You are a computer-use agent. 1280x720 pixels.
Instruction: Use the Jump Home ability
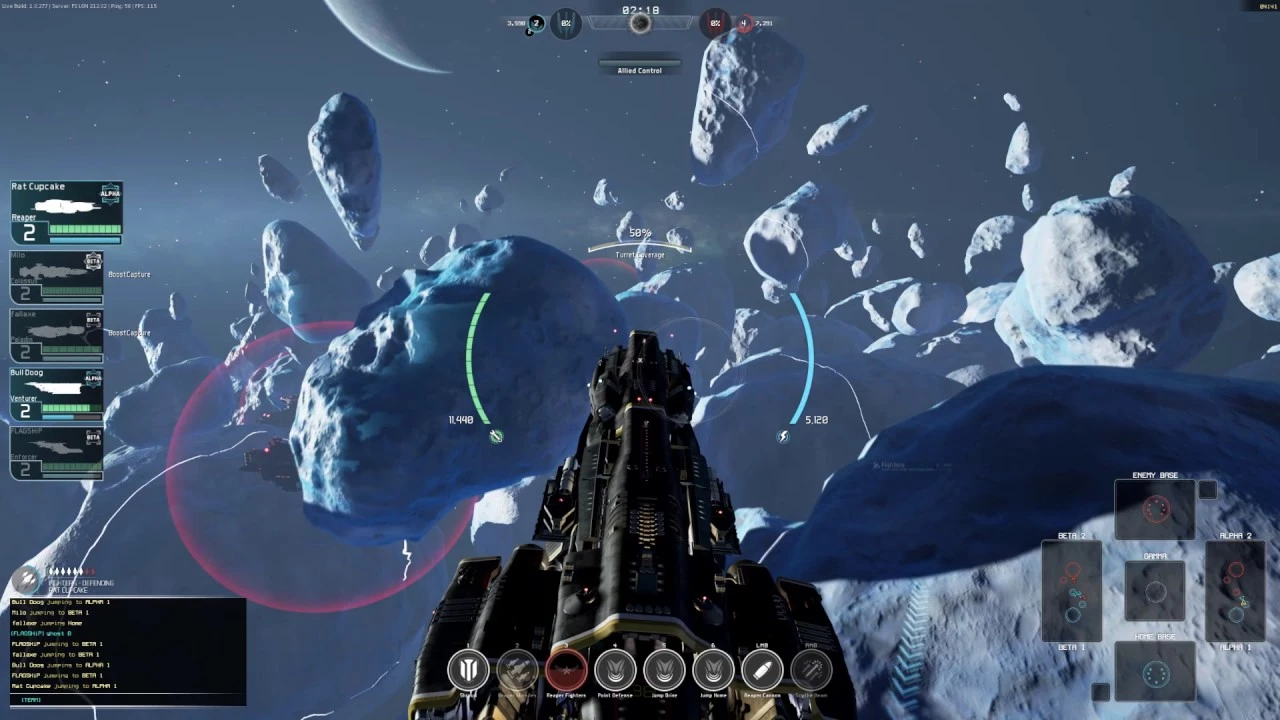coord(713,670)
